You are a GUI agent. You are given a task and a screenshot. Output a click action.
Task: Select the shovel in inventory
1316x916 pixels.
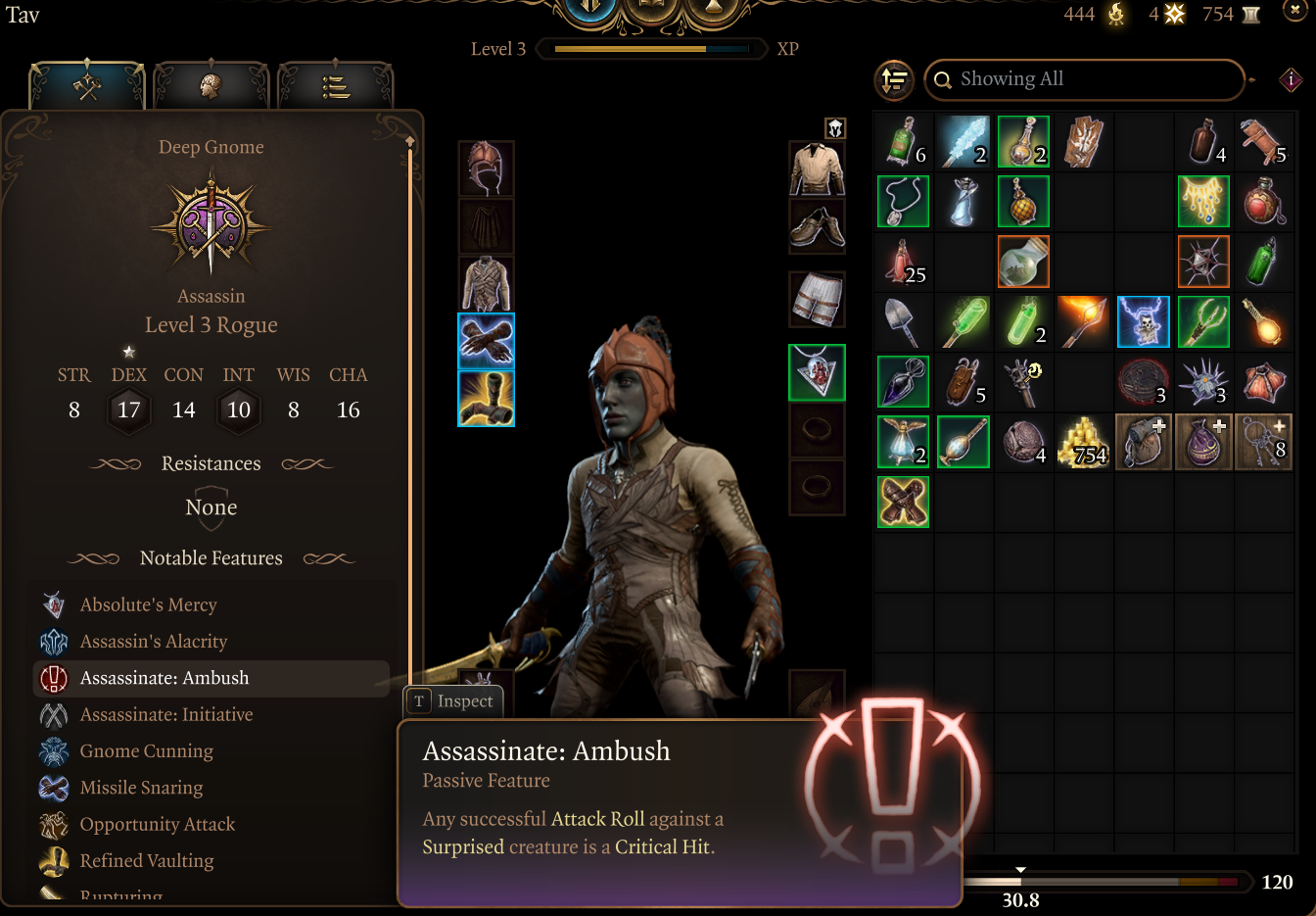[903, 322]
